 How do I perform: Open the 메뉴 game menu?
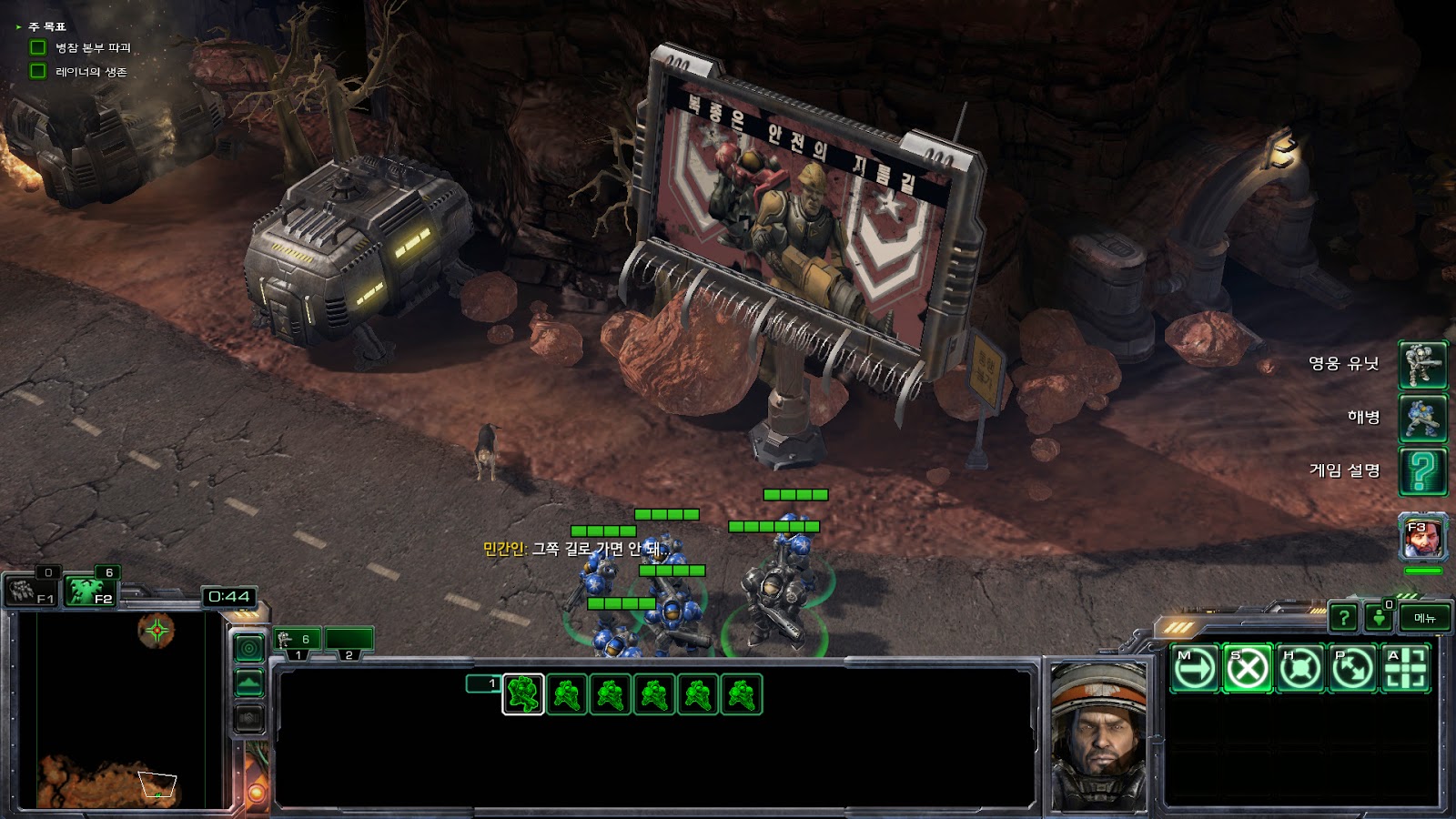coord(1425,618)
